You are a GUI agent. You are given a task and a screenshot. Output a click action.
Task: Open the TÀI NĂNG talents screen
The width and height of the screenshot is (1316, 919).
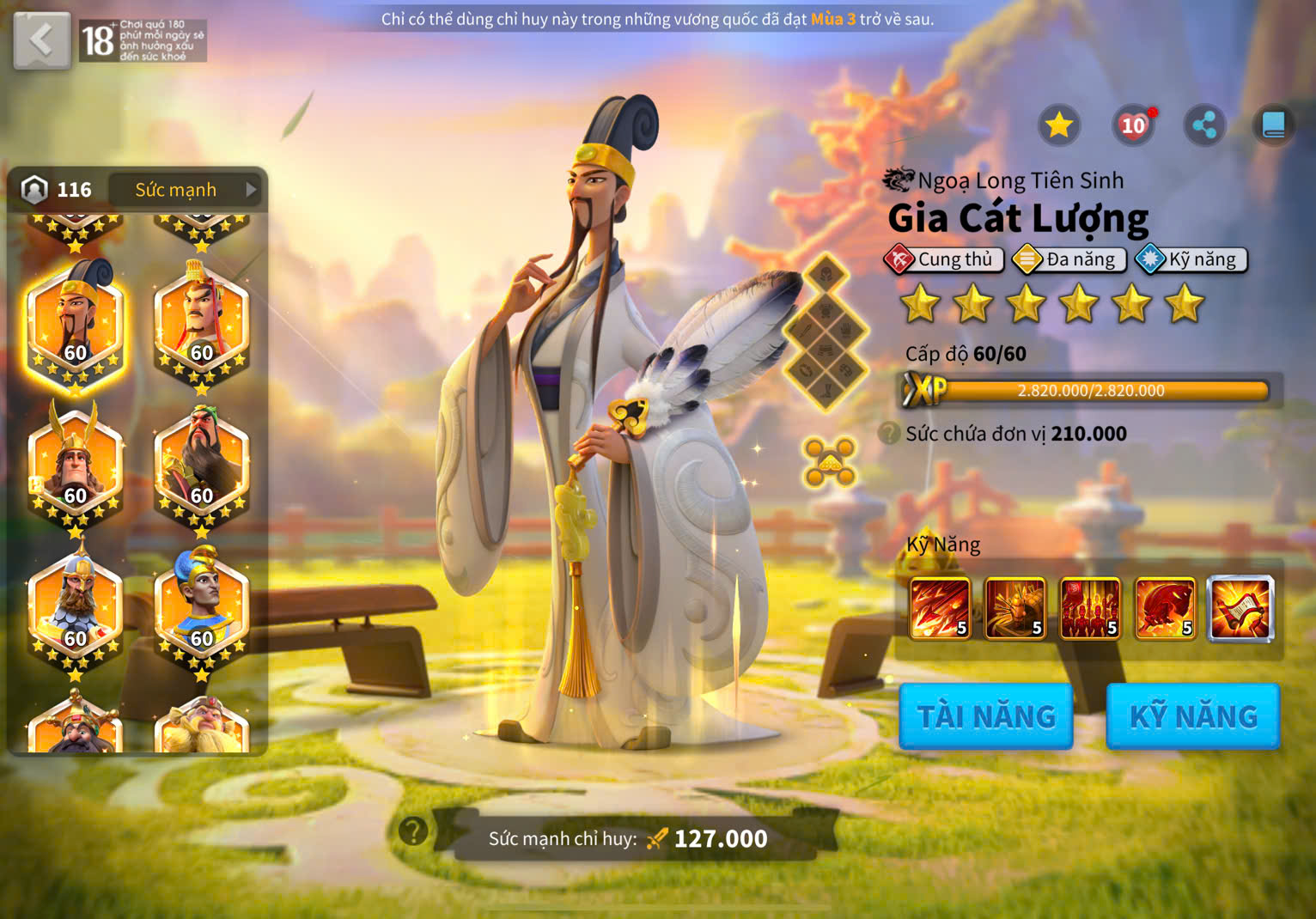[986, 716]
